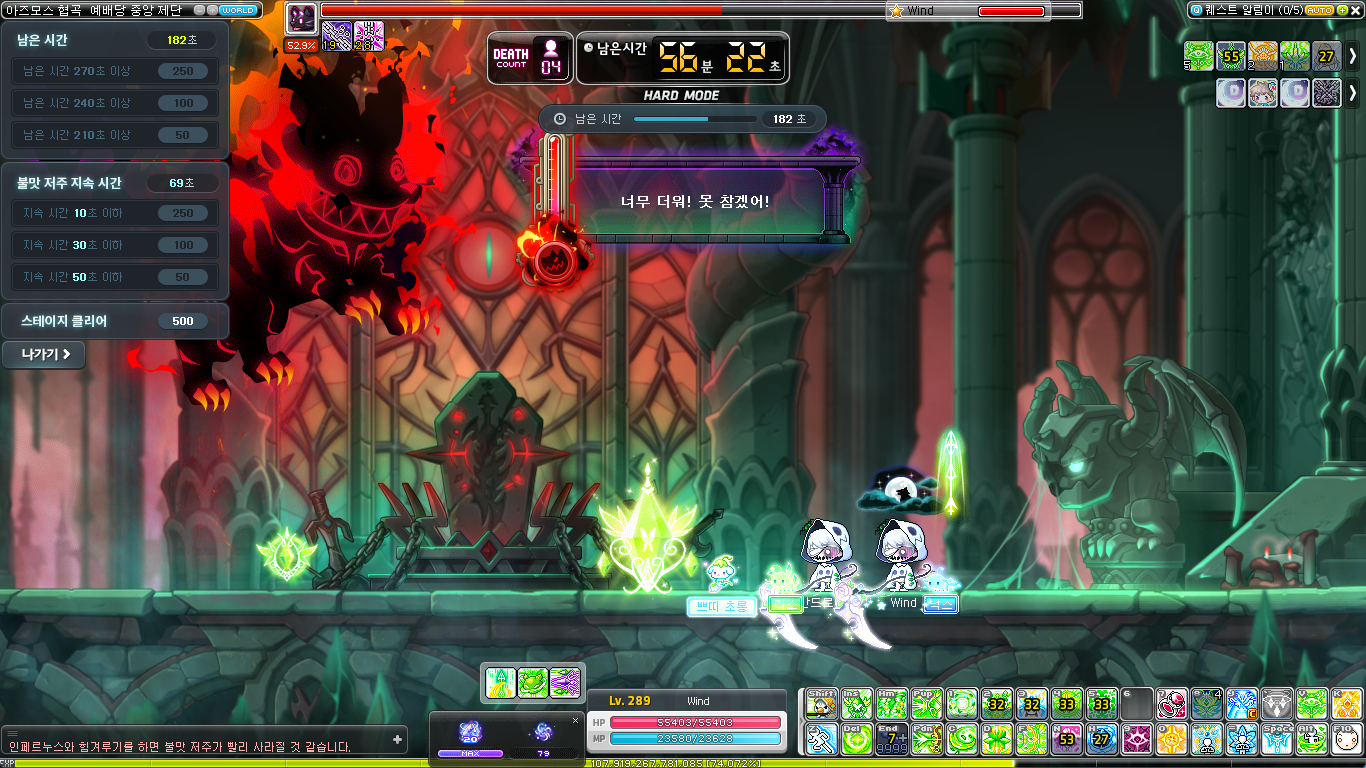Click the orange sun buff icon
Image resolution: width=1366 pixels, height=768 pixels.
pyautogui.click(x=1262, y=56)
